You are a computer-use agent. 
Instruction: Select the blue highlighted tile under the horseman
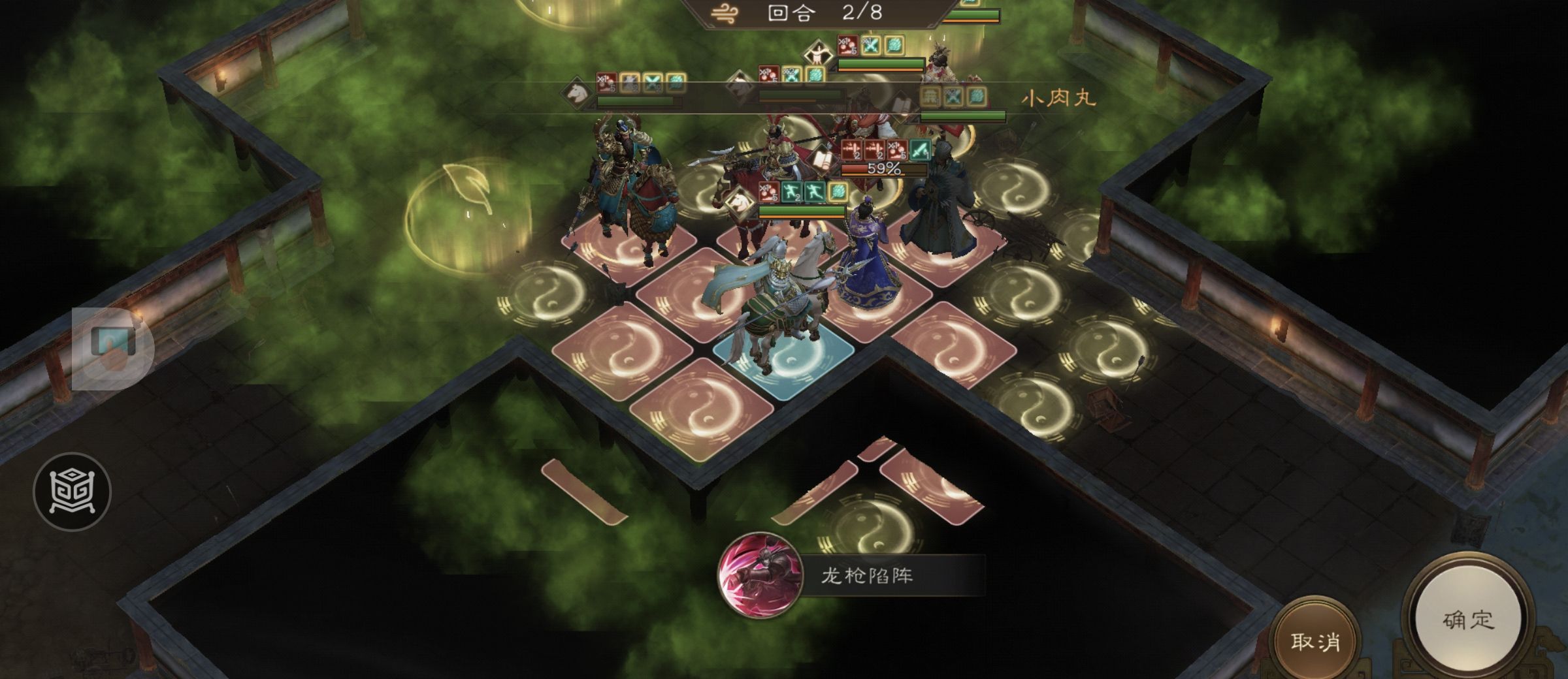click(784, 362)
